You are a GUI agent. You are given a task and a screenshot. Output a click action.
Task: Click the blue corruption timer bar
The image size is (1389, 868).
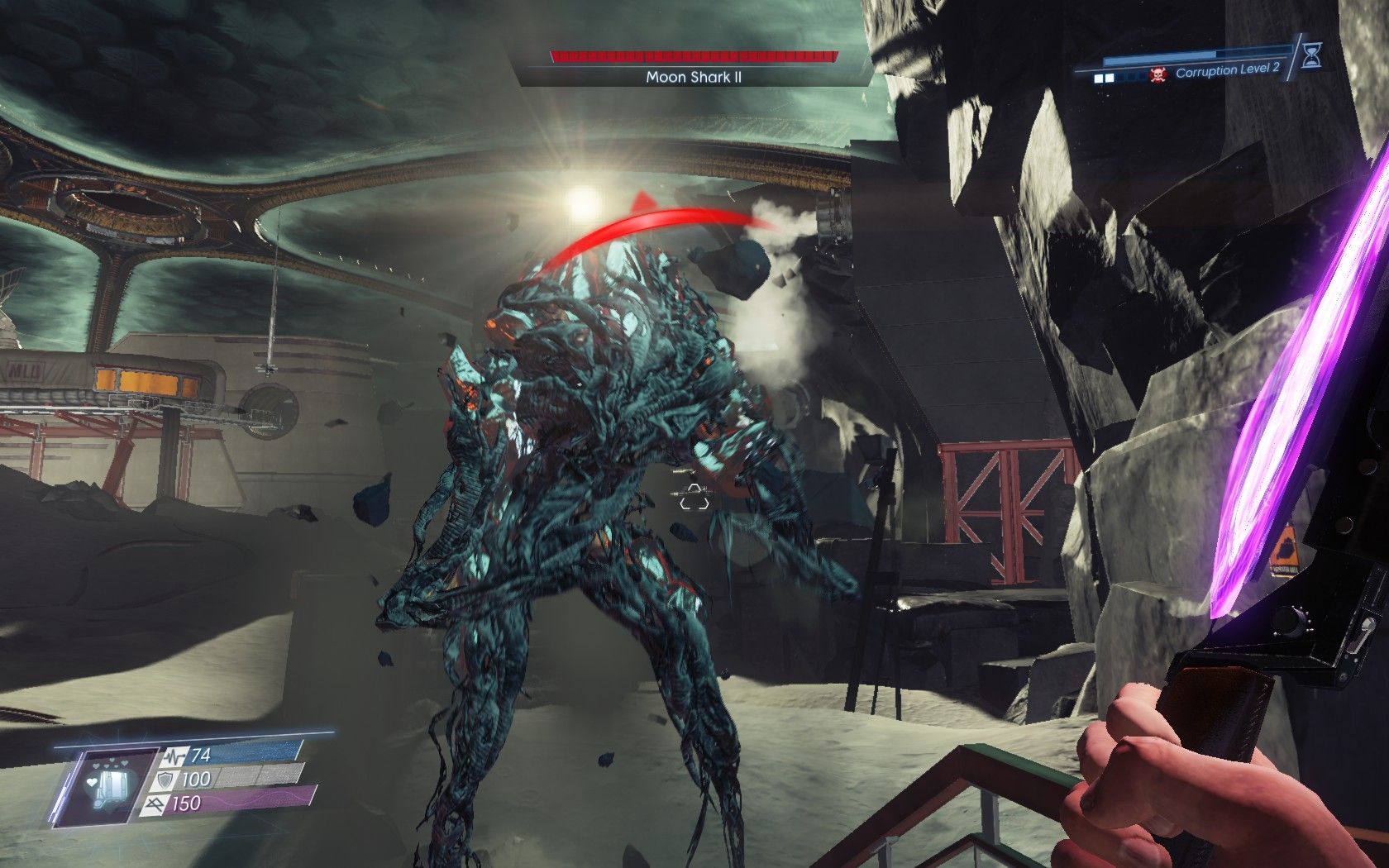(1159, 55)
